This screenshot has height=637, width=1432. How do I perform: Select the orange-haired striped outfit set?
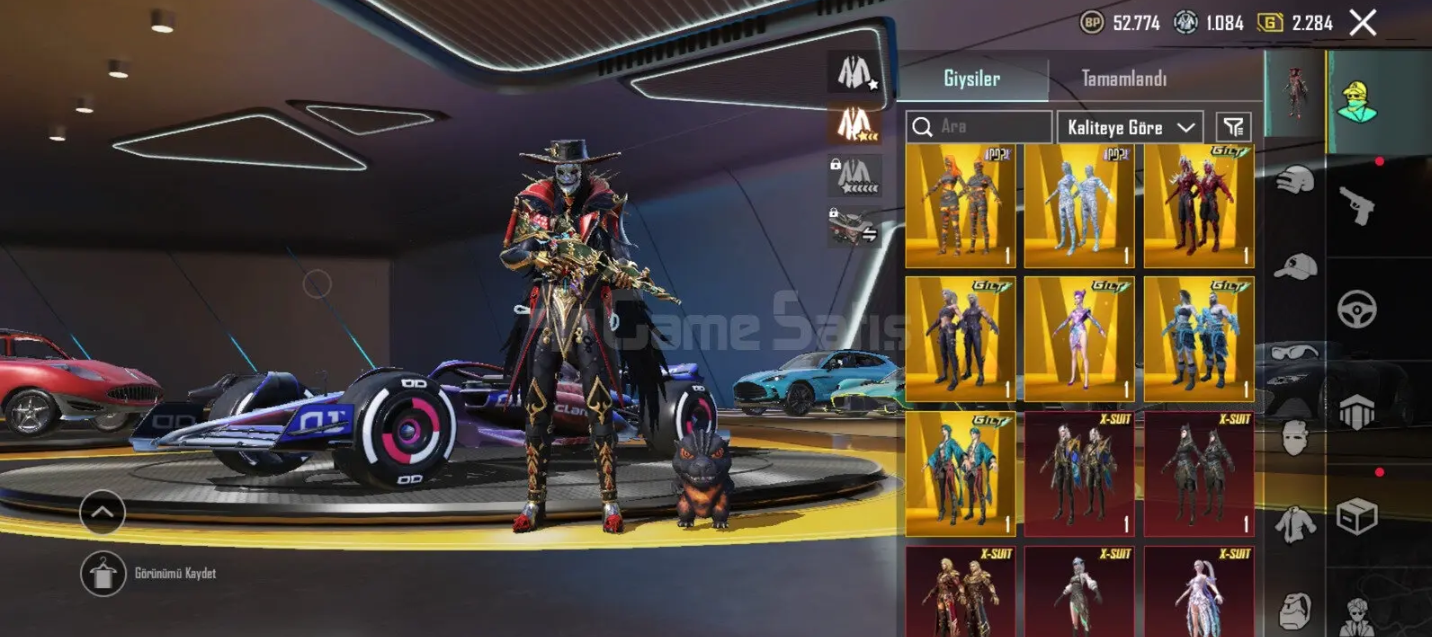960,206
